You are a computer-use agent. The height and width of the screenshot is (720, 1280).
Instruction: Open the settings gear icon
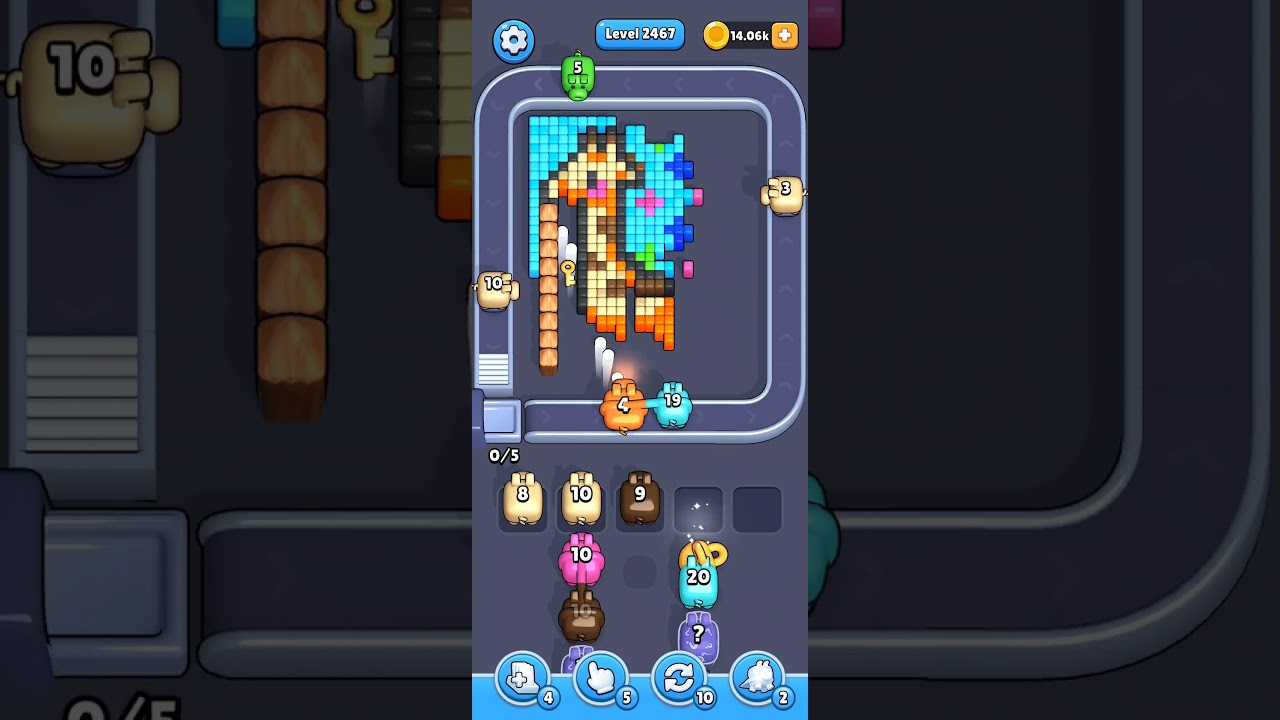pos(514,42)
